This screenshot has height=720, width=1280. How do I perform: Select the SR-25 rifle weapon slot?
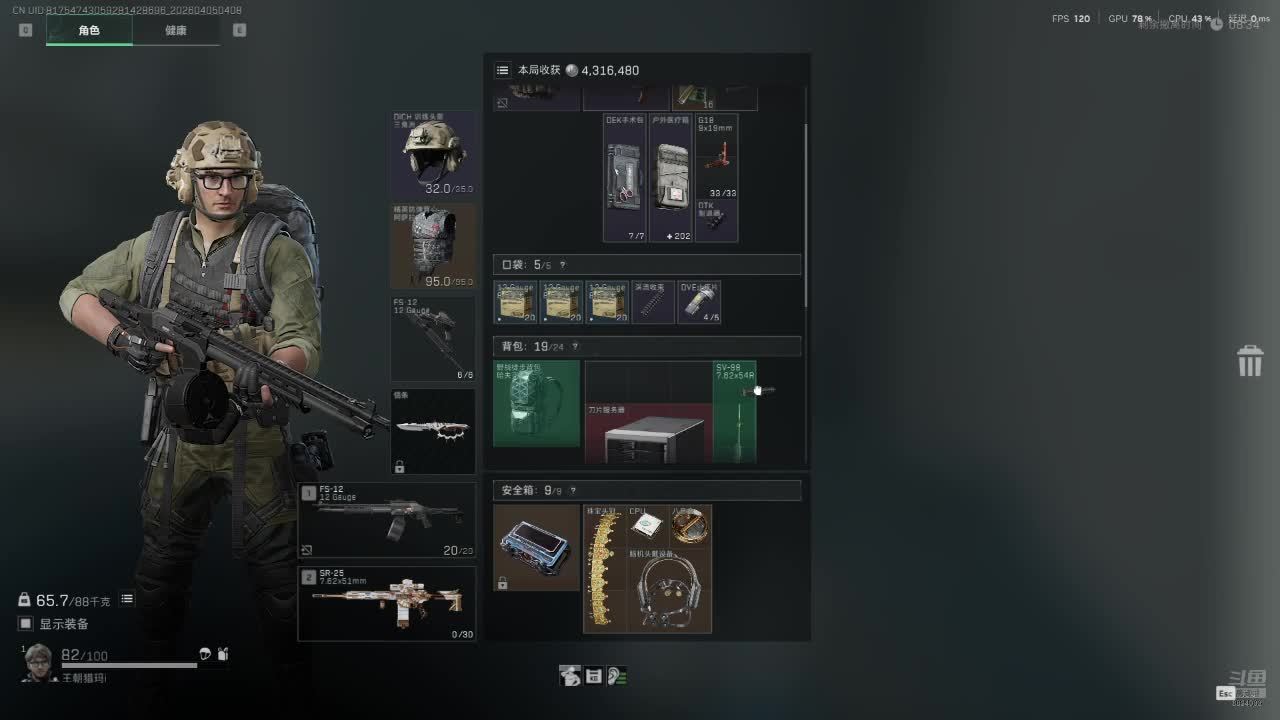pos(387,603)
